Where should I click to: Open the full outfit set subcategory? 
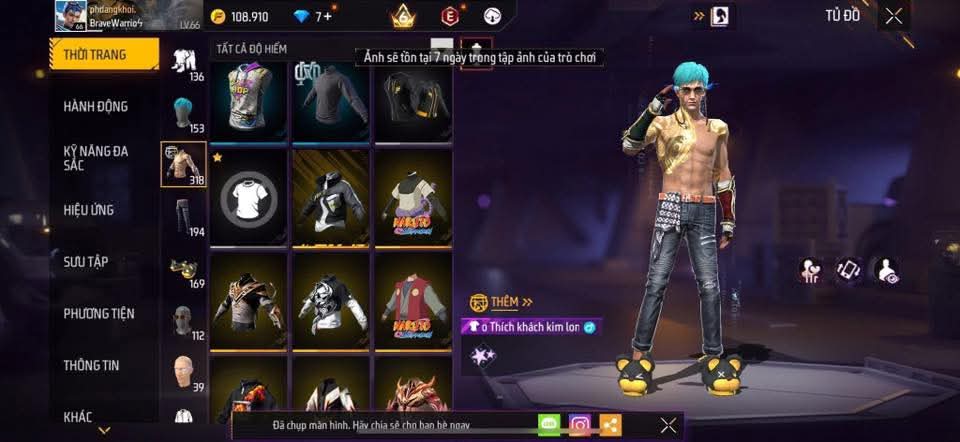(x=183, y=60)
